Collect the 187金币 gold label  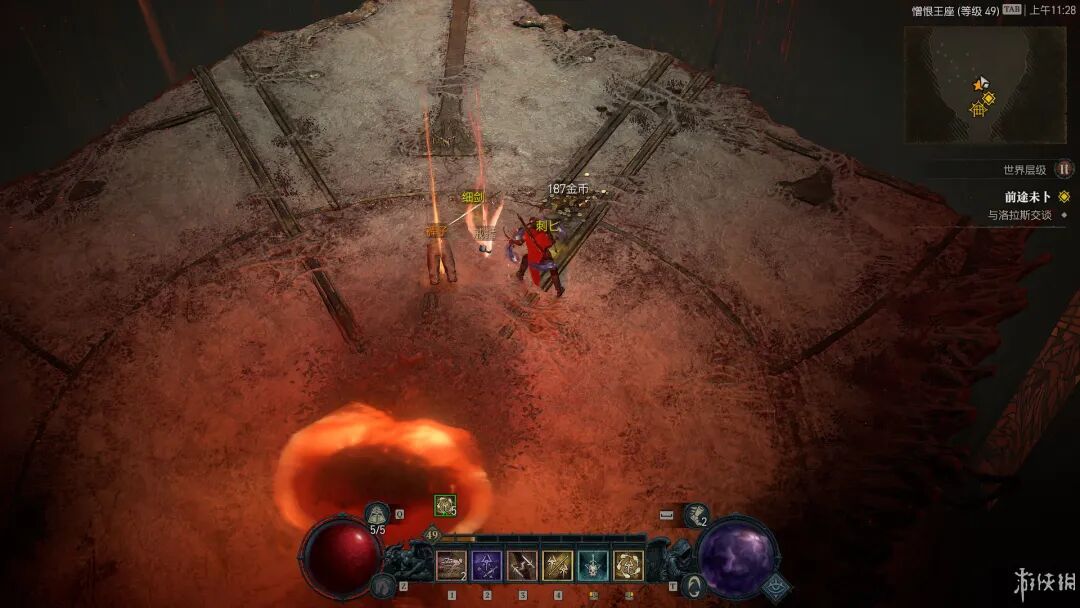coord(568,188)
